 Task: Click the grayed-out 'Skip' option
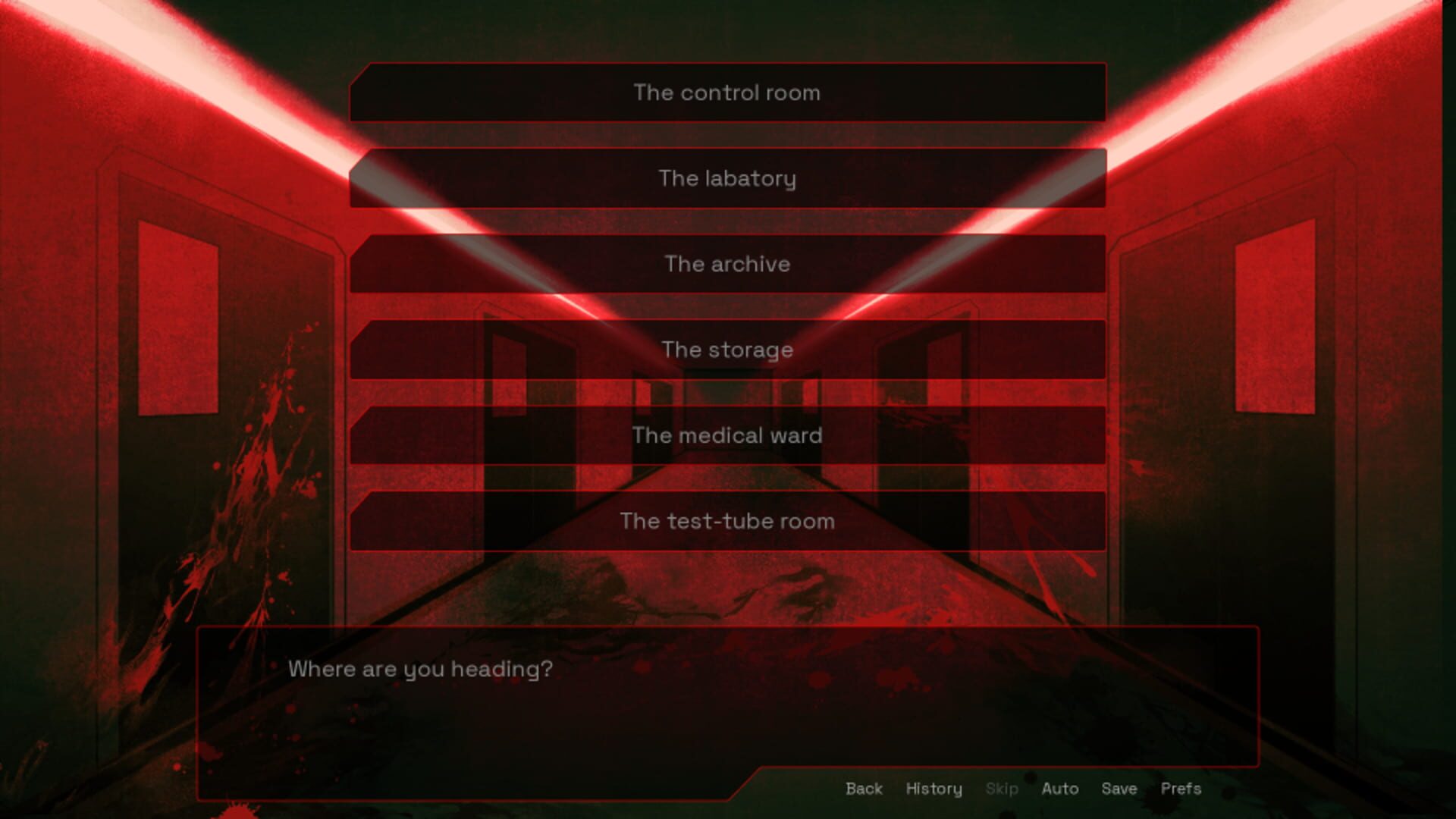click(x=1003, y=789)
